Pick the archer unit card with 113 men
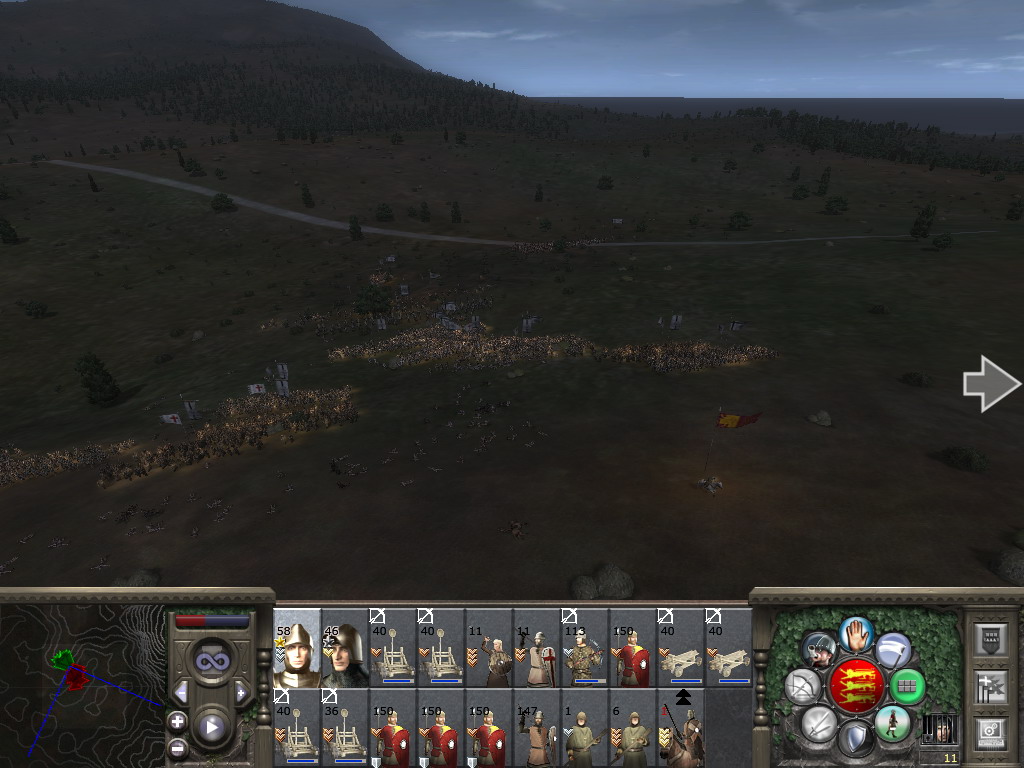Viewport: 1024px width, 768px height. [585, 647]
